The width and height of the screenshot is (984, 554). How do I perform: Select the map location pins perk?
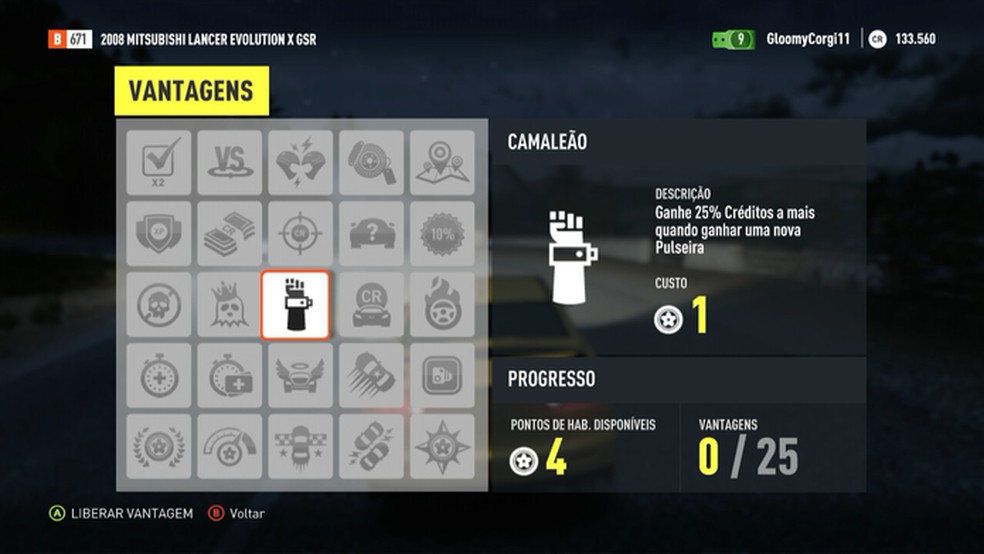click(442, 162)
